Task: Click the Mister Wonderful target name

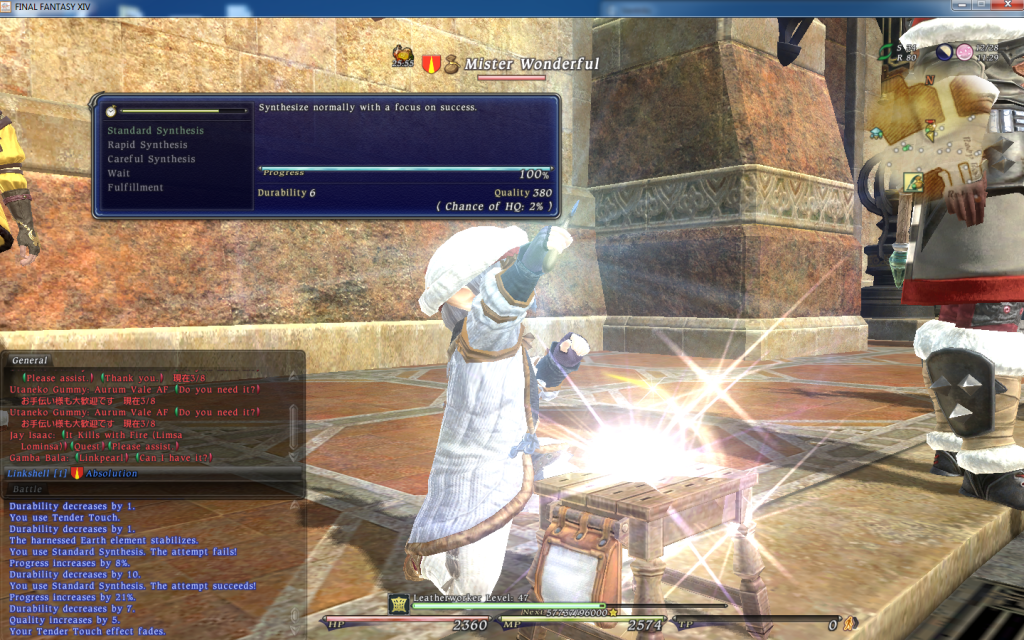Action: [531, 64]
